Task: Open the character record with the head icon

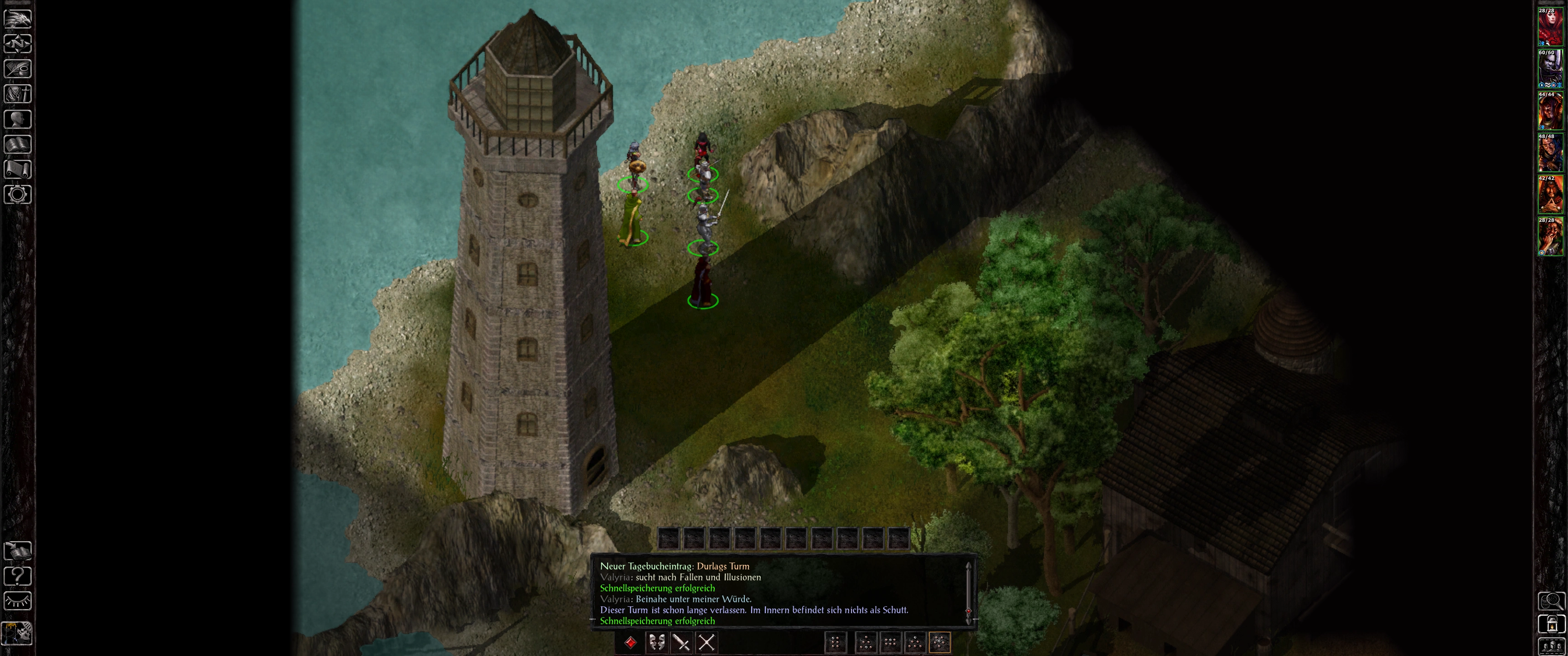Action: pyautogui.click(x=18, y=119)
